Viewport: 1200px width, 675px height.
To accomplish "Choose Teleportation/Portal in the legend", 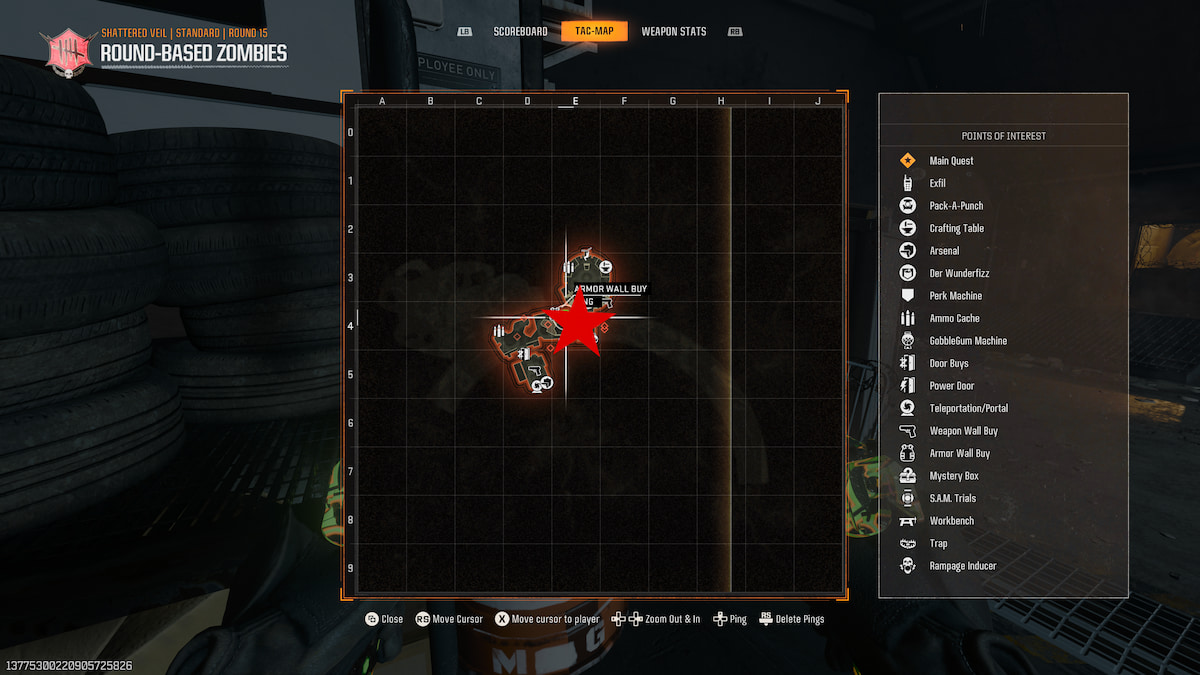I will pos(968,408).
